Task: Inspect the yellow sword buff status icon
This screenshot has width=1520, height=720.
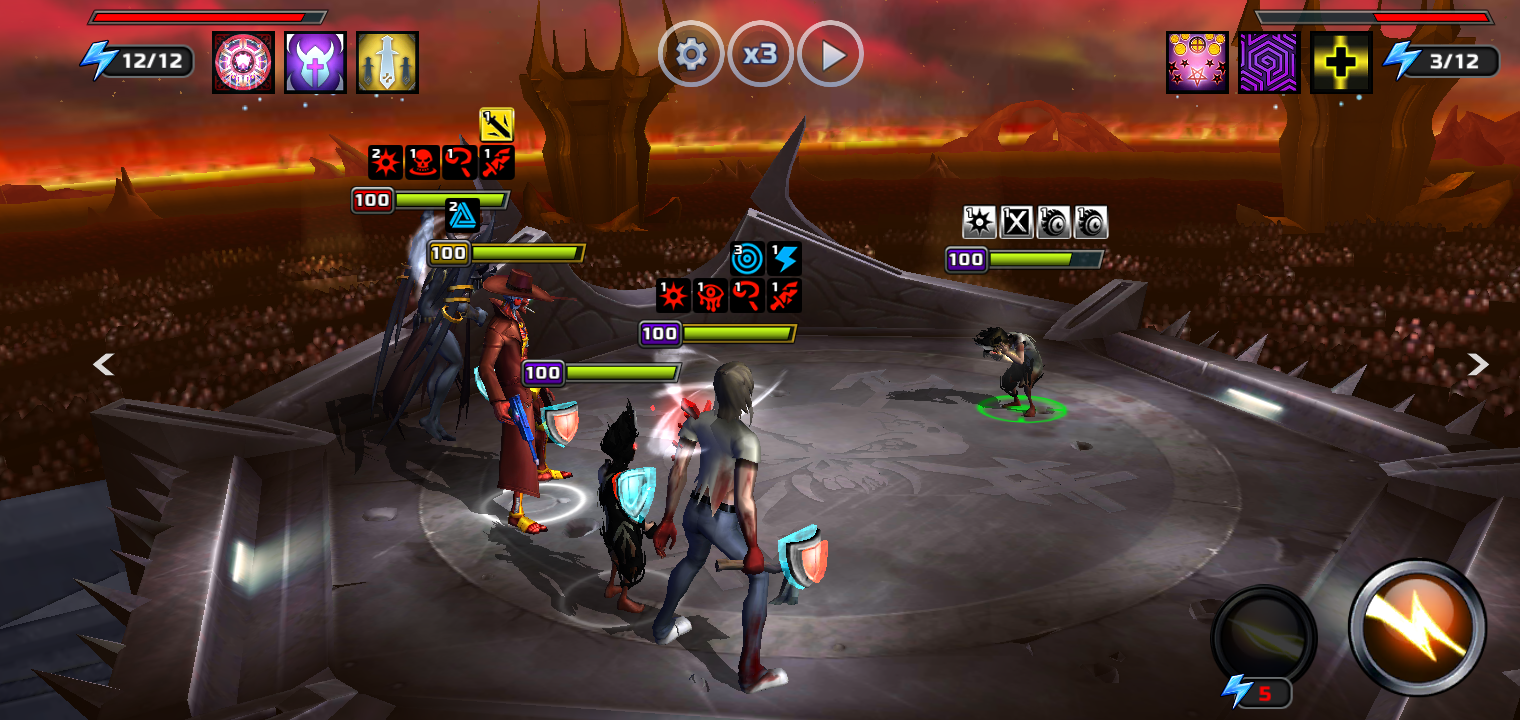Action: (x=497, y=125)
